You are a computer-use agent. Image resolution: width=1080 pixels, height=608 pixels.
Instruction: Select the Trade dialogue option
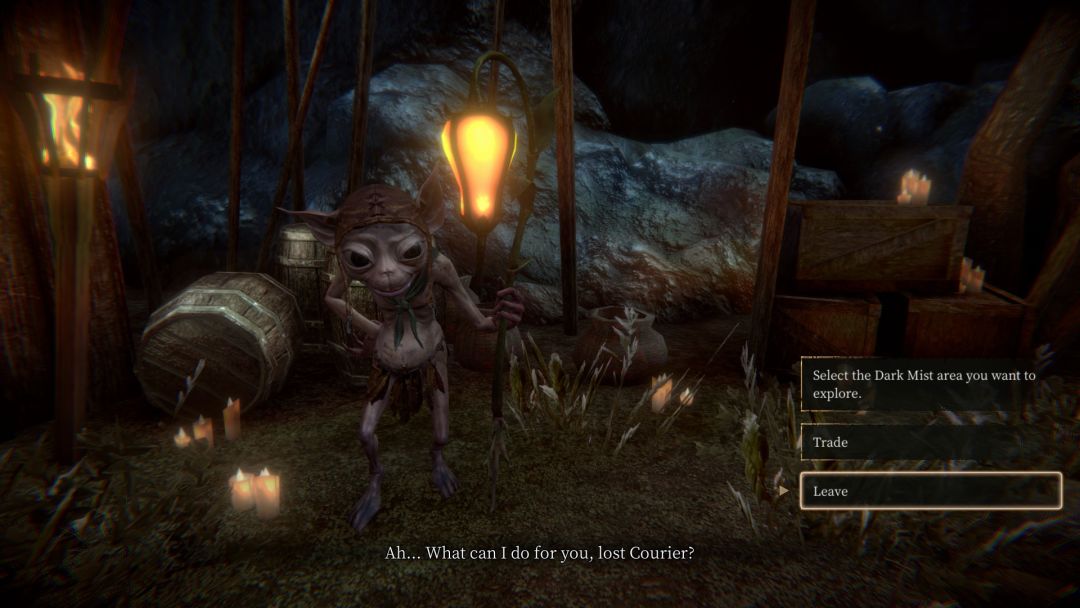pos(929,442)
